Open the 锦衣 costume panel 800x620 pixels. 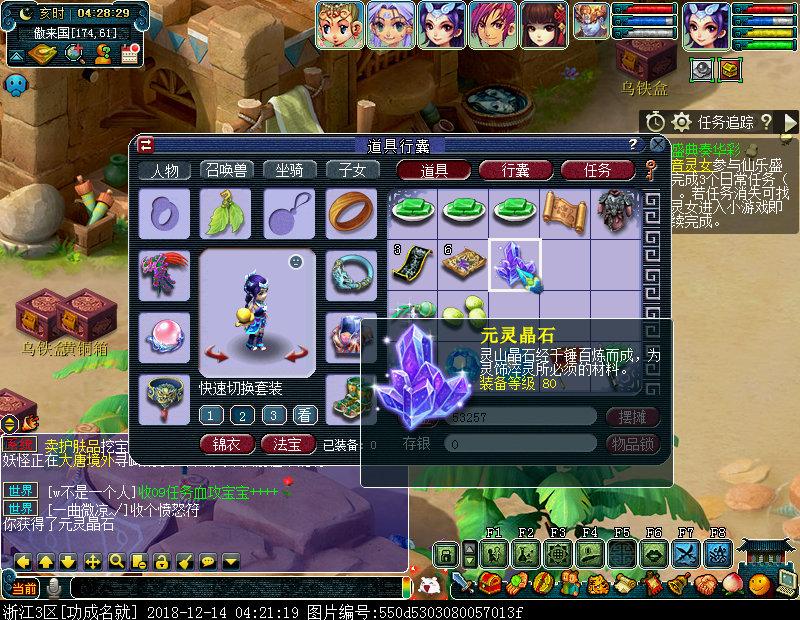pyautogui.click(x=227, y=443)
